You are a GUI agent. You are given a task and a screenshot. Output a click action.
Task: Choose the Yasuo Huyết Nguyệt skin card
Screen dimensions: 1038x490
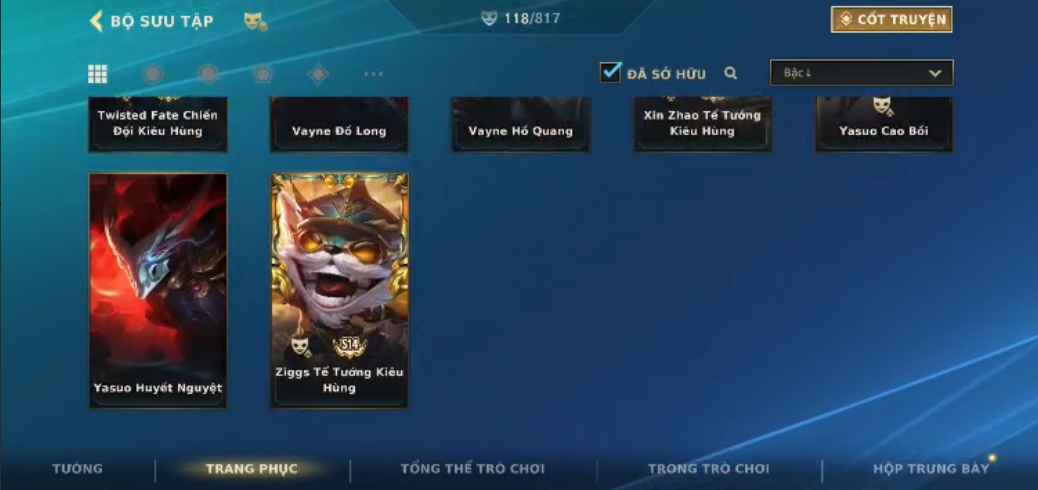click(x=158, y=290)
